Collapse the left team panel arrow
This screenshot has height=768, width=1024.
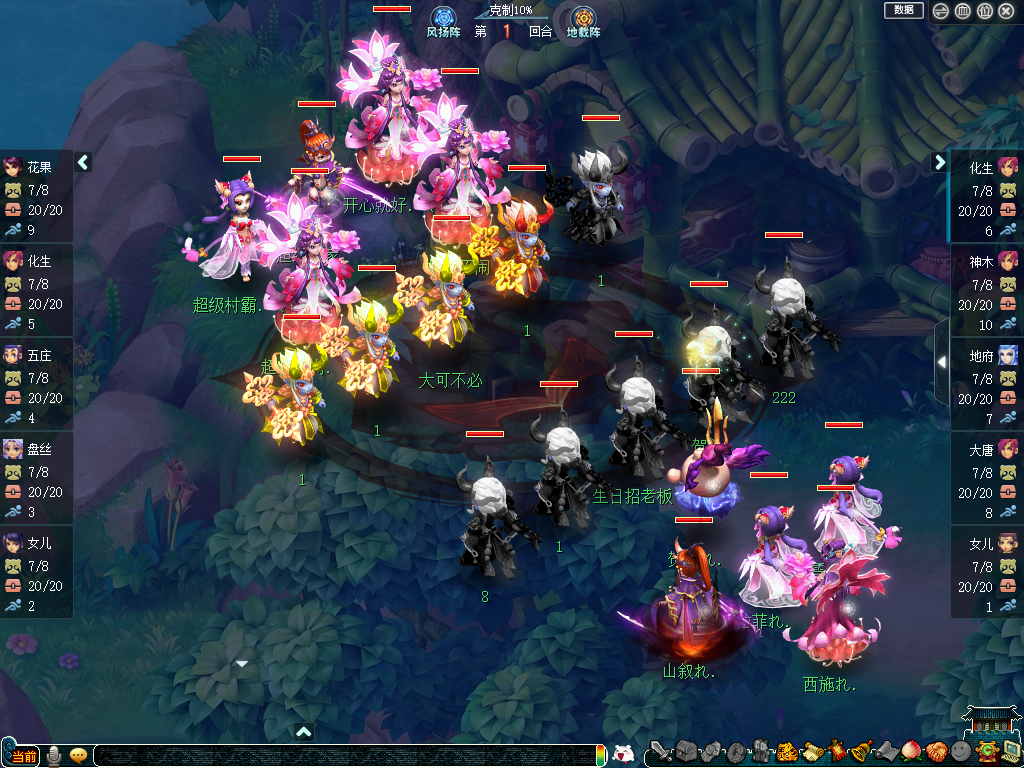pos(84,162)
